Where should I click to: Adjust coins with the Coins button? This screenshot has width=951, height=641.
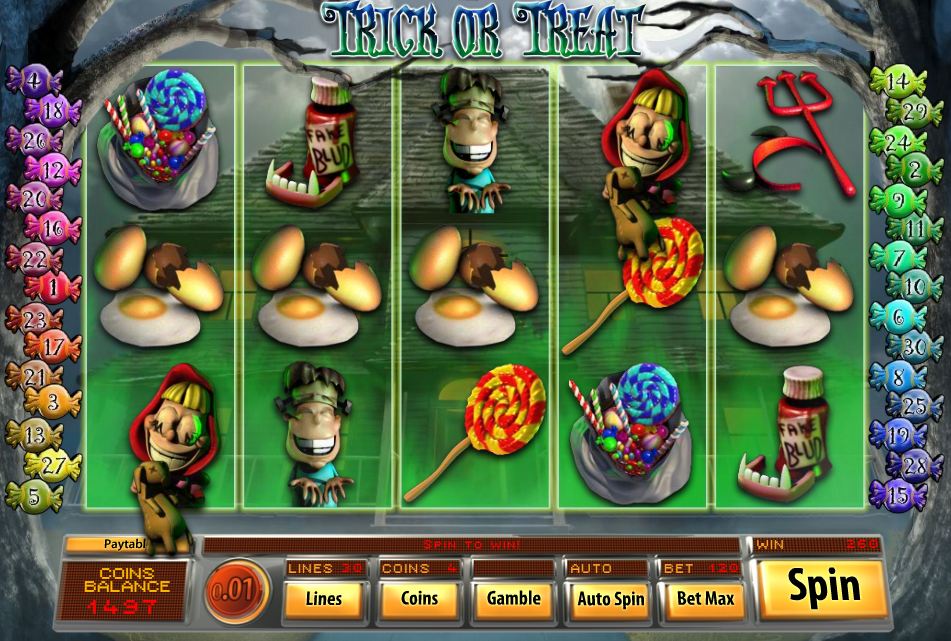419,599
